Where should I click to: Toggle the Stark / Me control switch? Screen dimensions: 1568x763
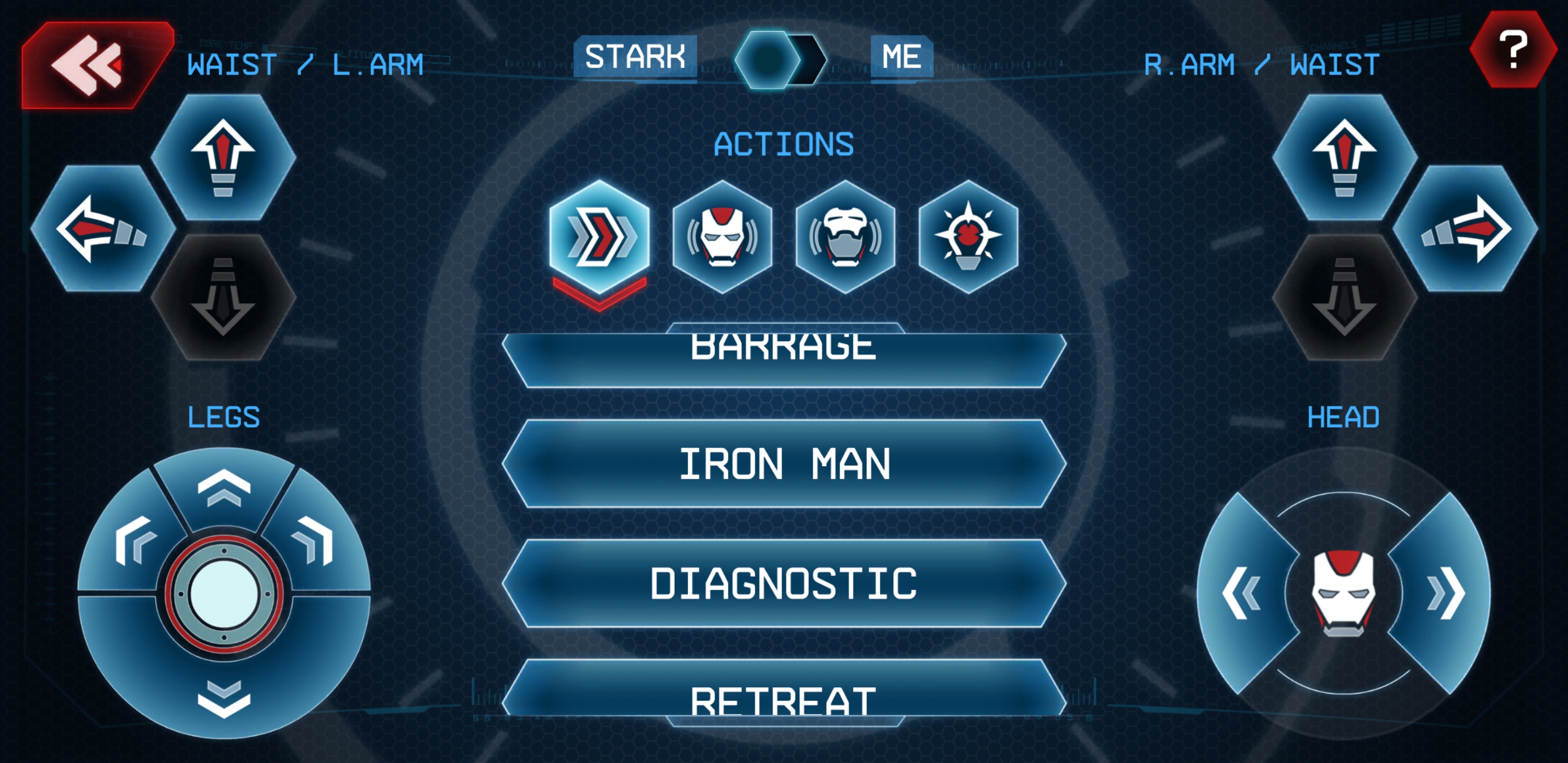780,59
